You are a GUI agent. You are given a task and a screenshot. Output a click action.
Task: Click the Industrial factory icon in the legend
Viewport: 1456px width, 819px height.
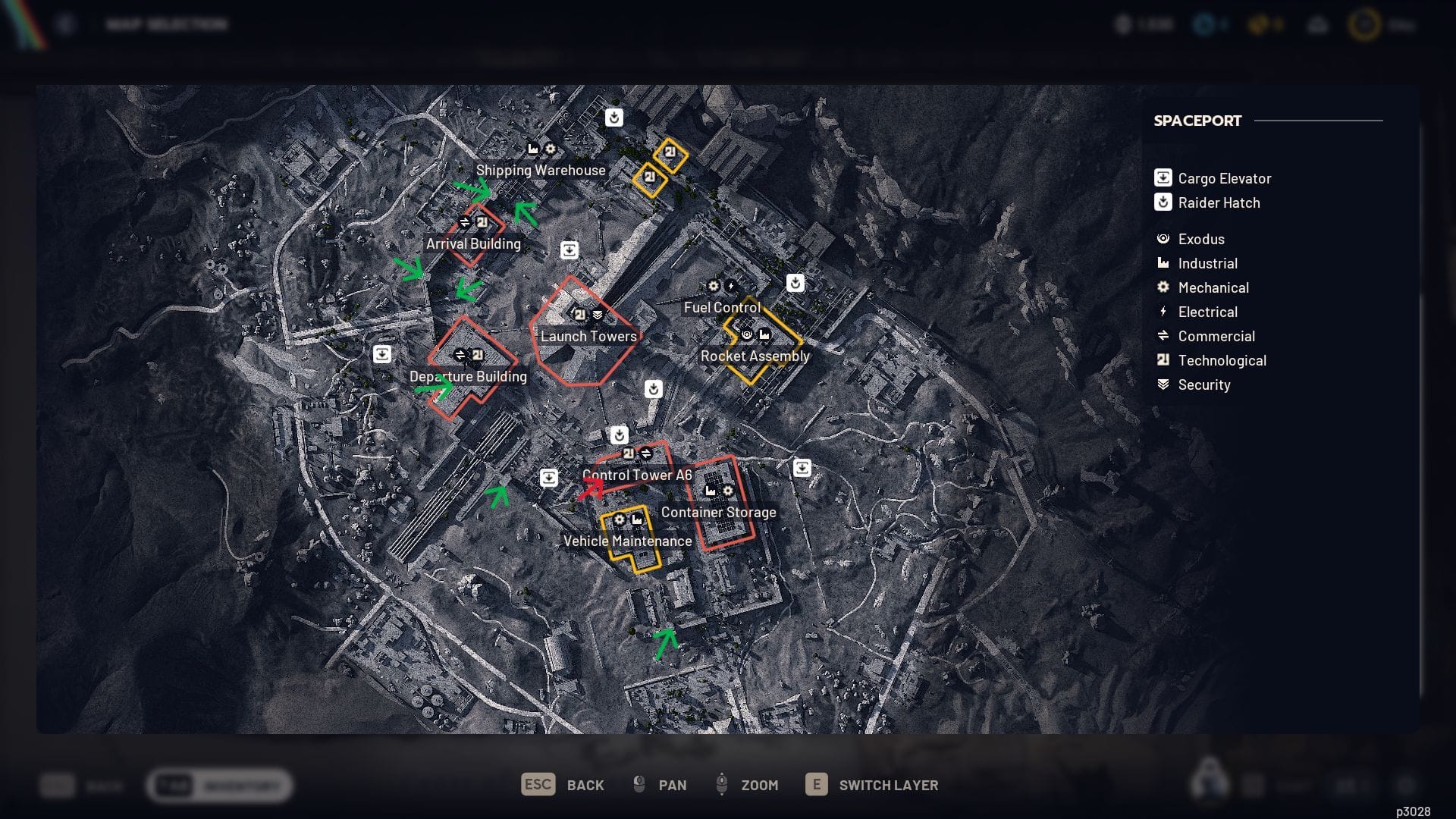1165,263
